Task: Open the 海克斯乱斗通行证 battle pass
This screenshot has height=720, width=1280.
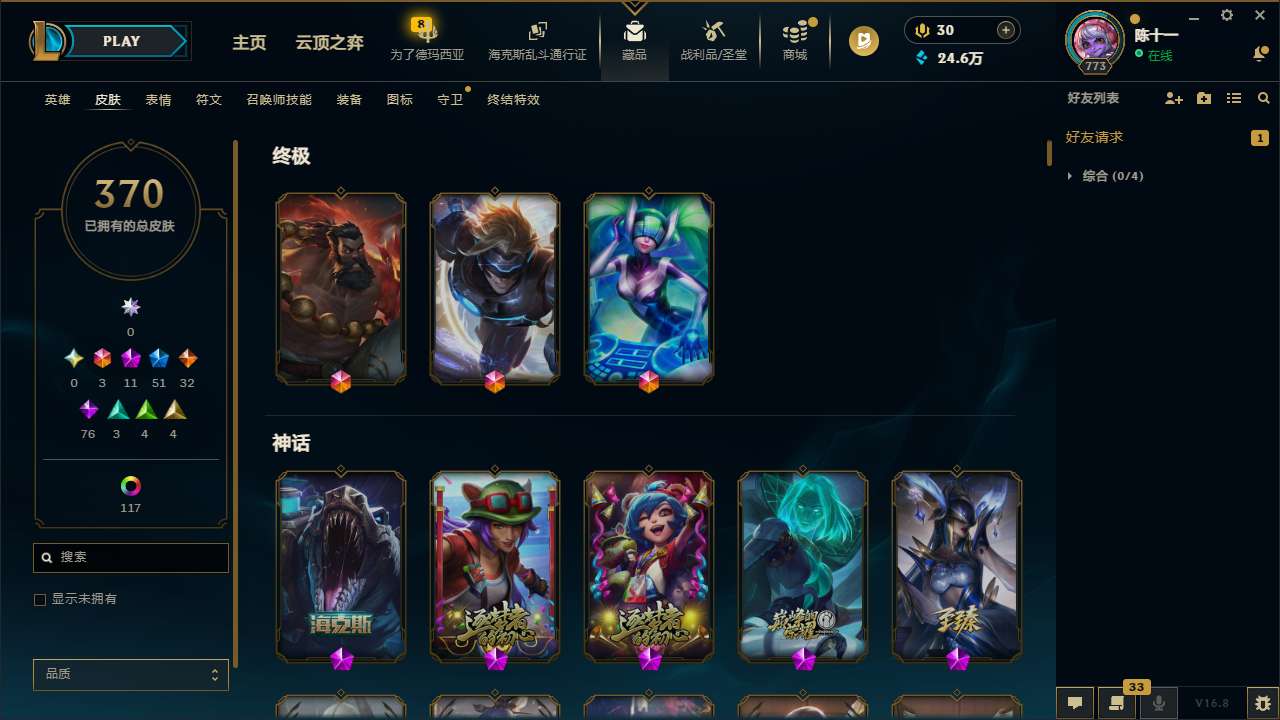Action: pyautogui.click(x=537, y=41)
